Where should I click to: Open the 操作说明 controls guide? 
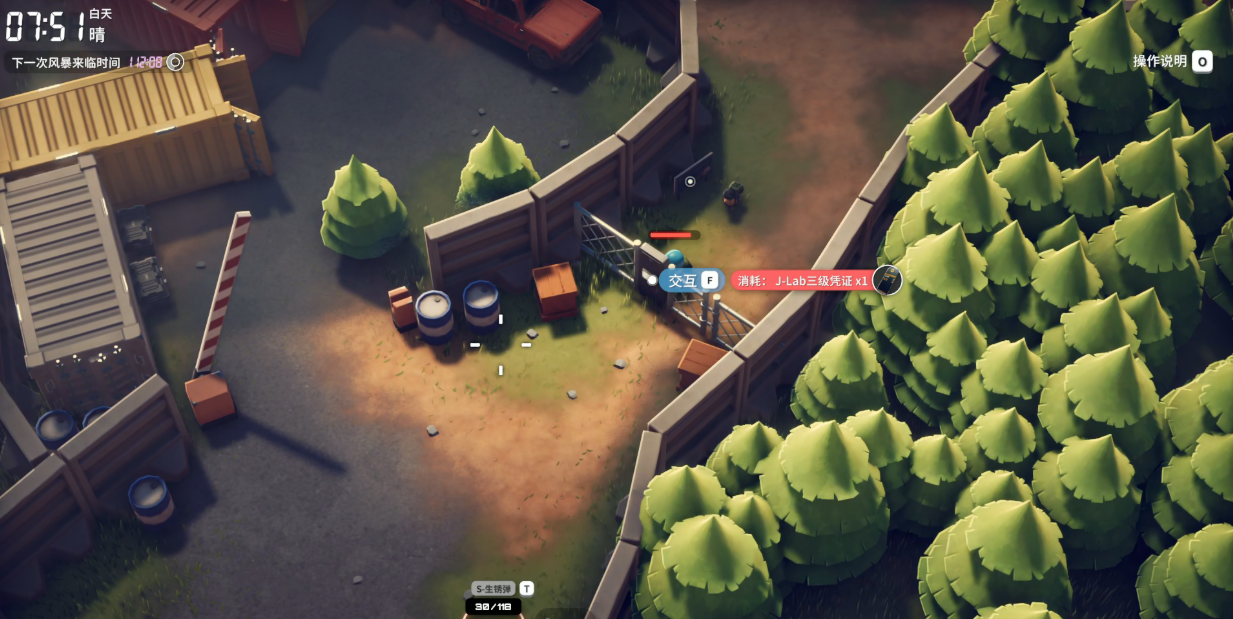pos(1171,62)
